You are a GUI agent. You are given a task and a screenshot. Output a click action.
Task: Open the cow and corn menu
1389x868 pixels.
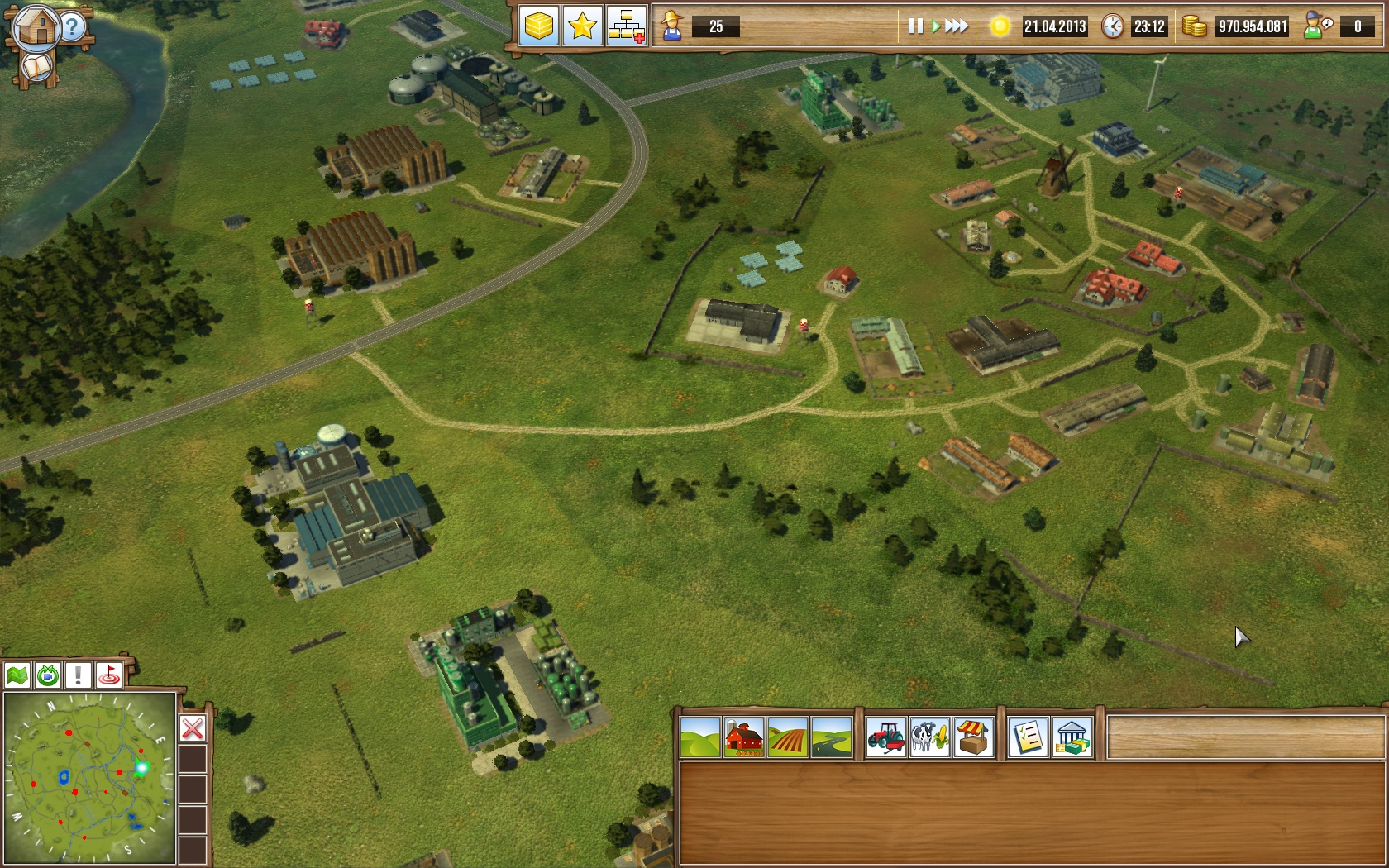(929, 737)
